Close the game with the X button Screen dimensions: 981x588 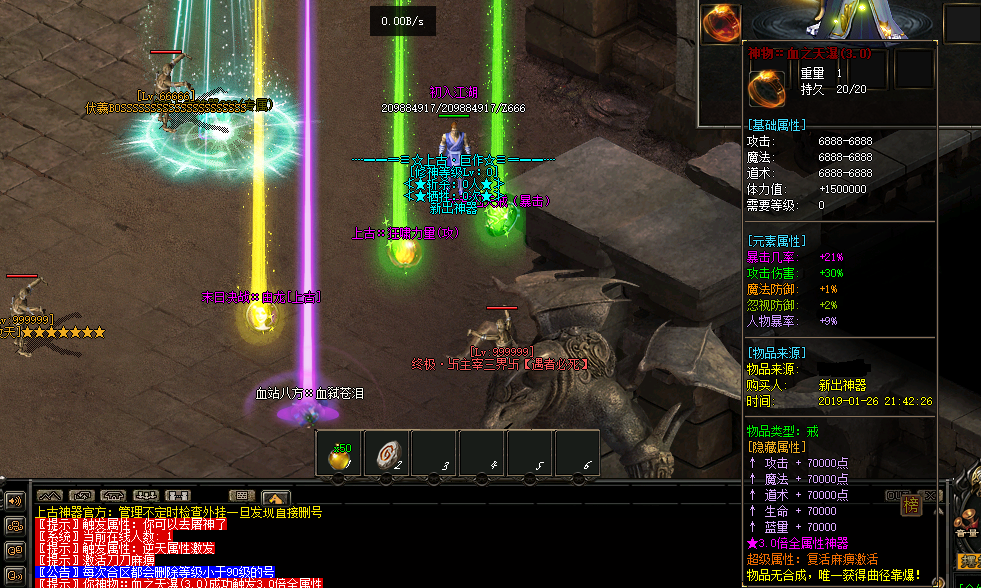tap(929, 495)
